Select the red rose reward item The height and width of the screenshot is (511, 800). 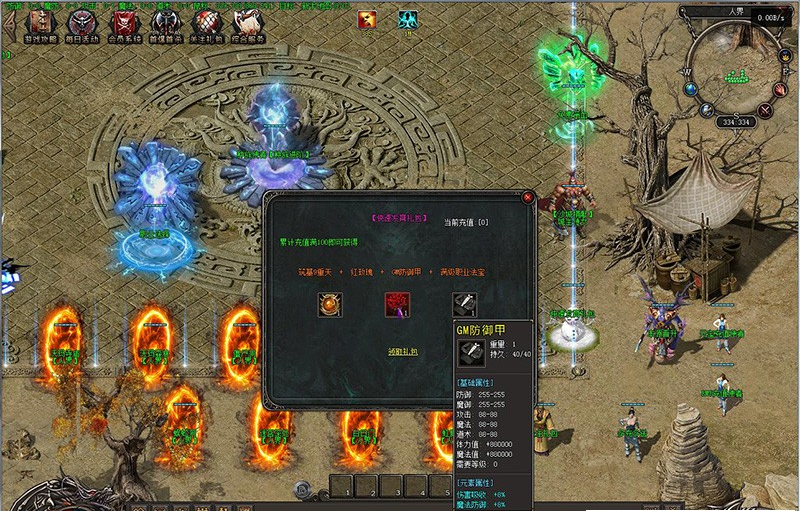(x=398, y=305)
